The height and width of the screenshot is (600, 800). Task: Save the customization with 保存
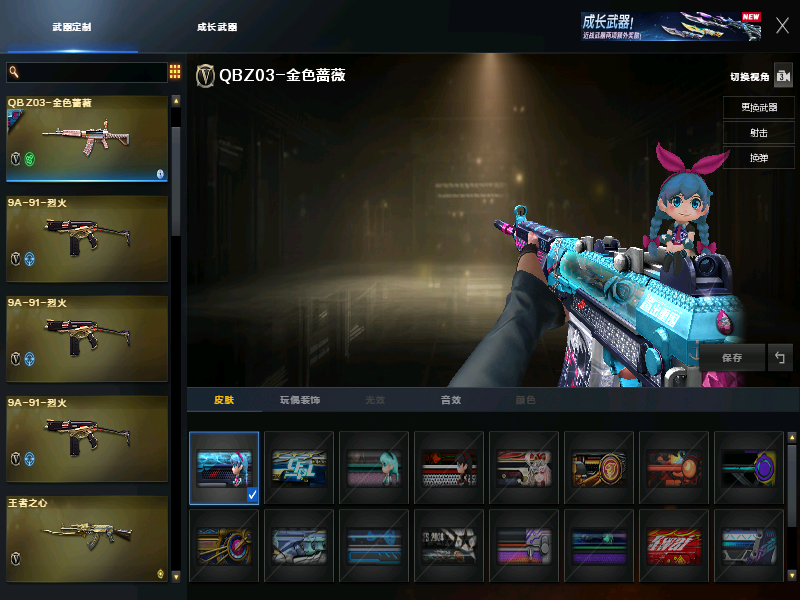[x=731, y=357]
